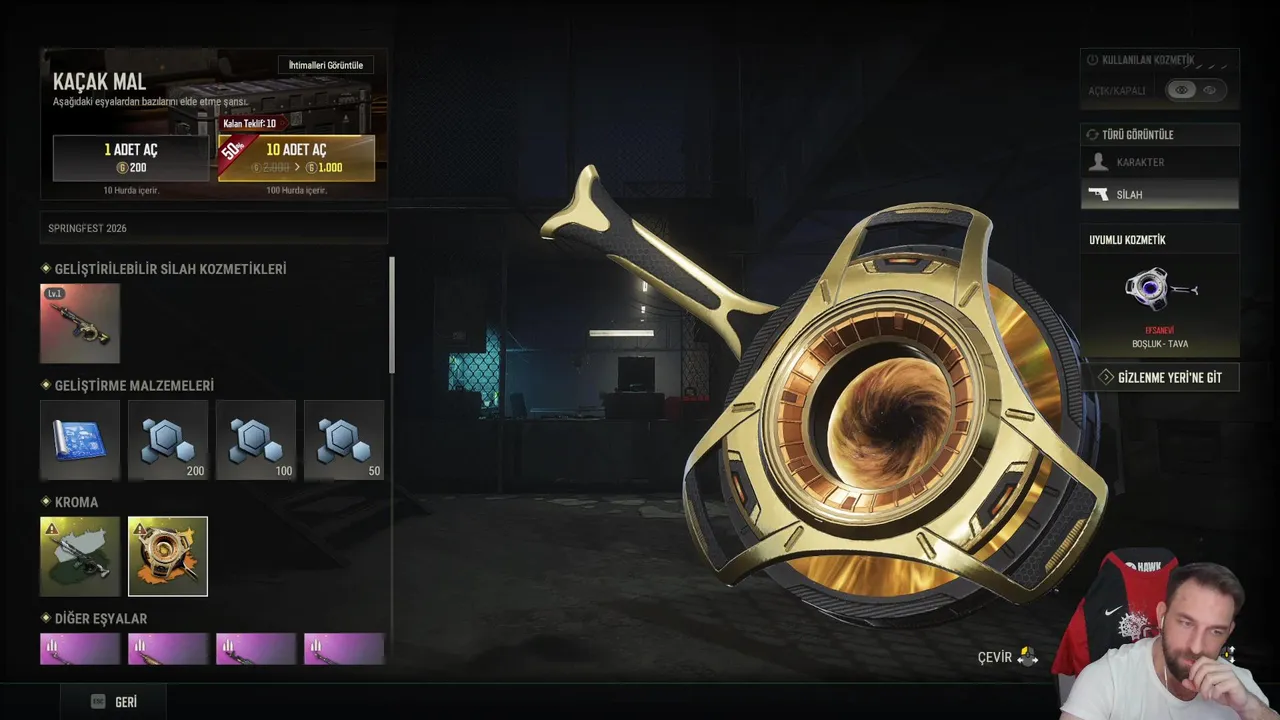The width and height of the screenshot is (1280, 720).
Task: Switch view to Silah
Action: pos(1160,194)
